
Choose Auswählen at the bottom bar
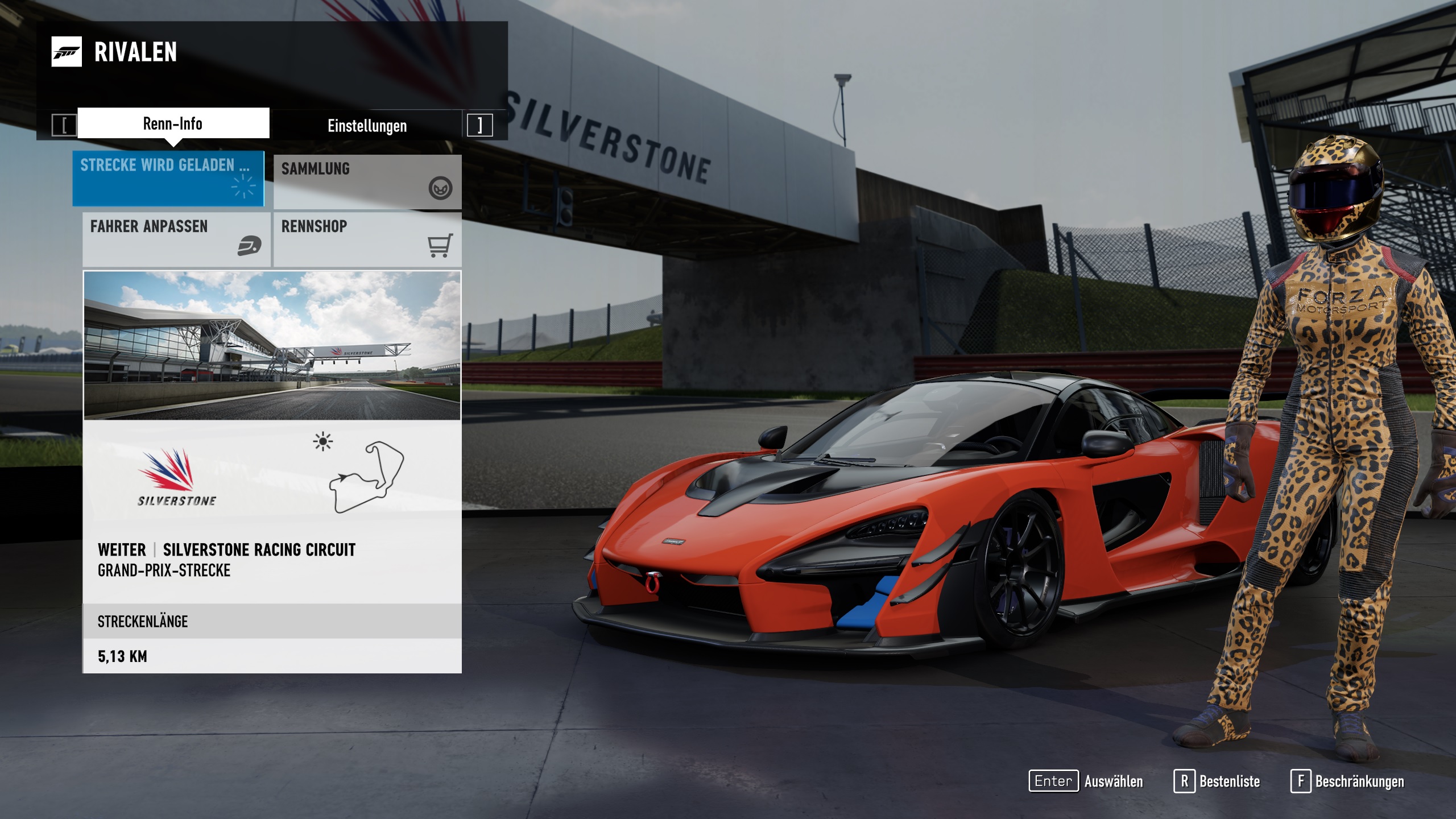[x=1086, y=781]
